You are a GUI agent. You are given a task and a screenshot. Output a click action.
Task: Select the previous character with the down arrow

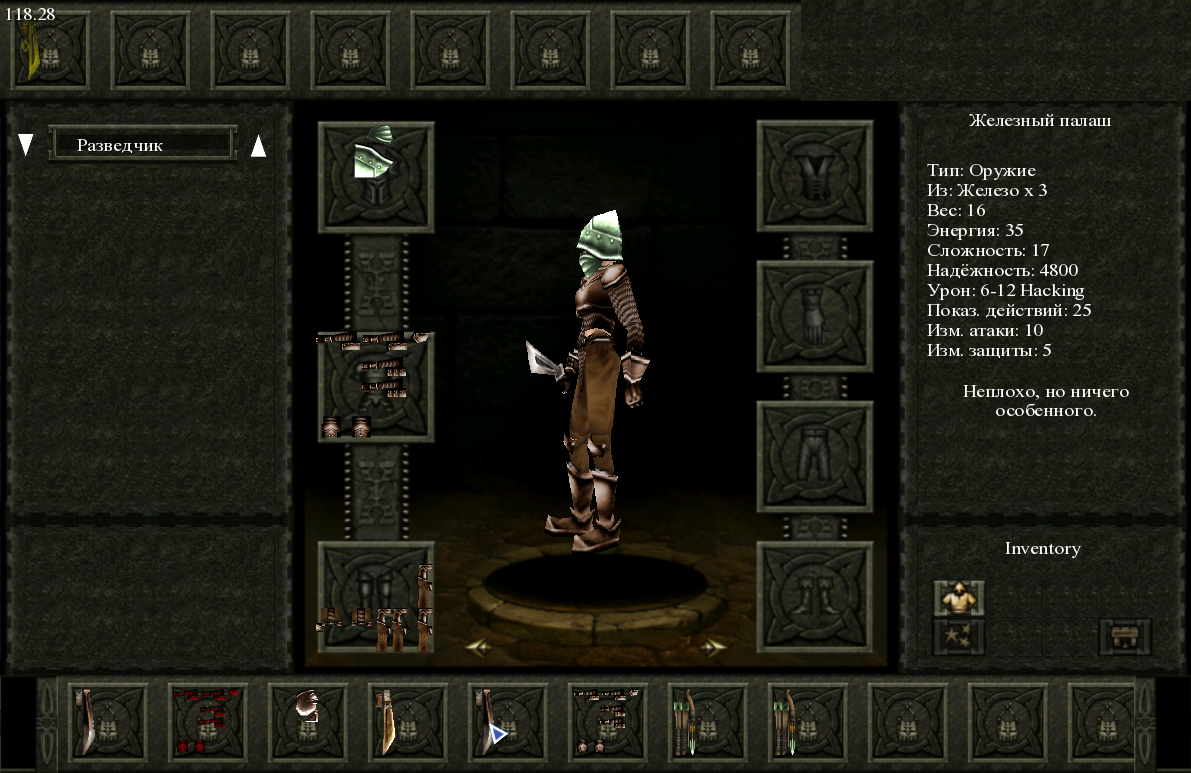click(x=26, y=146)
